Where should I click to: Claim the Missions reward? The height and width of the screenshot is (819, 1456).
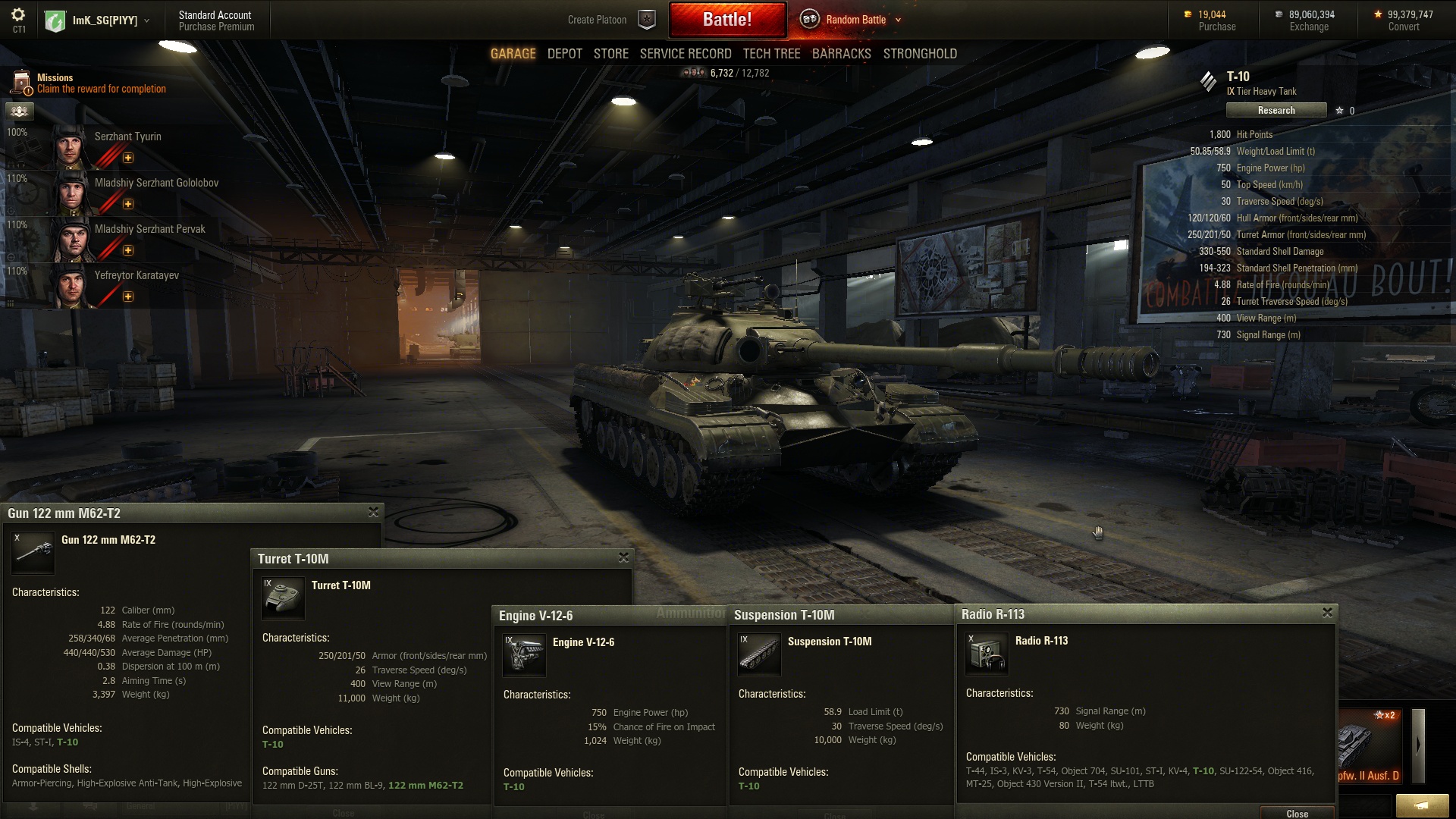coord(101,89)
